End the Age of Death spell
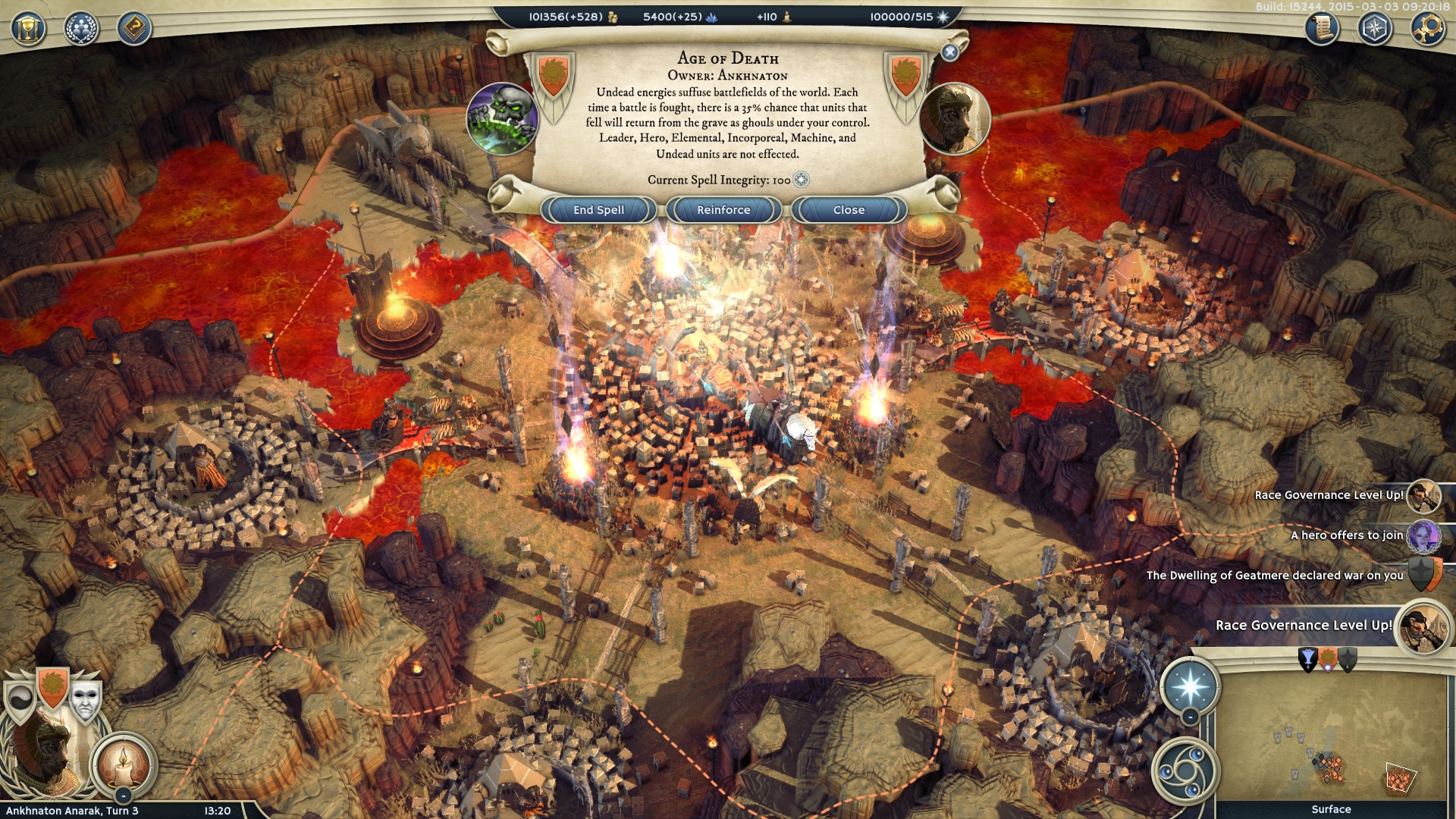The image size is (1456, 819). (598, 210)
